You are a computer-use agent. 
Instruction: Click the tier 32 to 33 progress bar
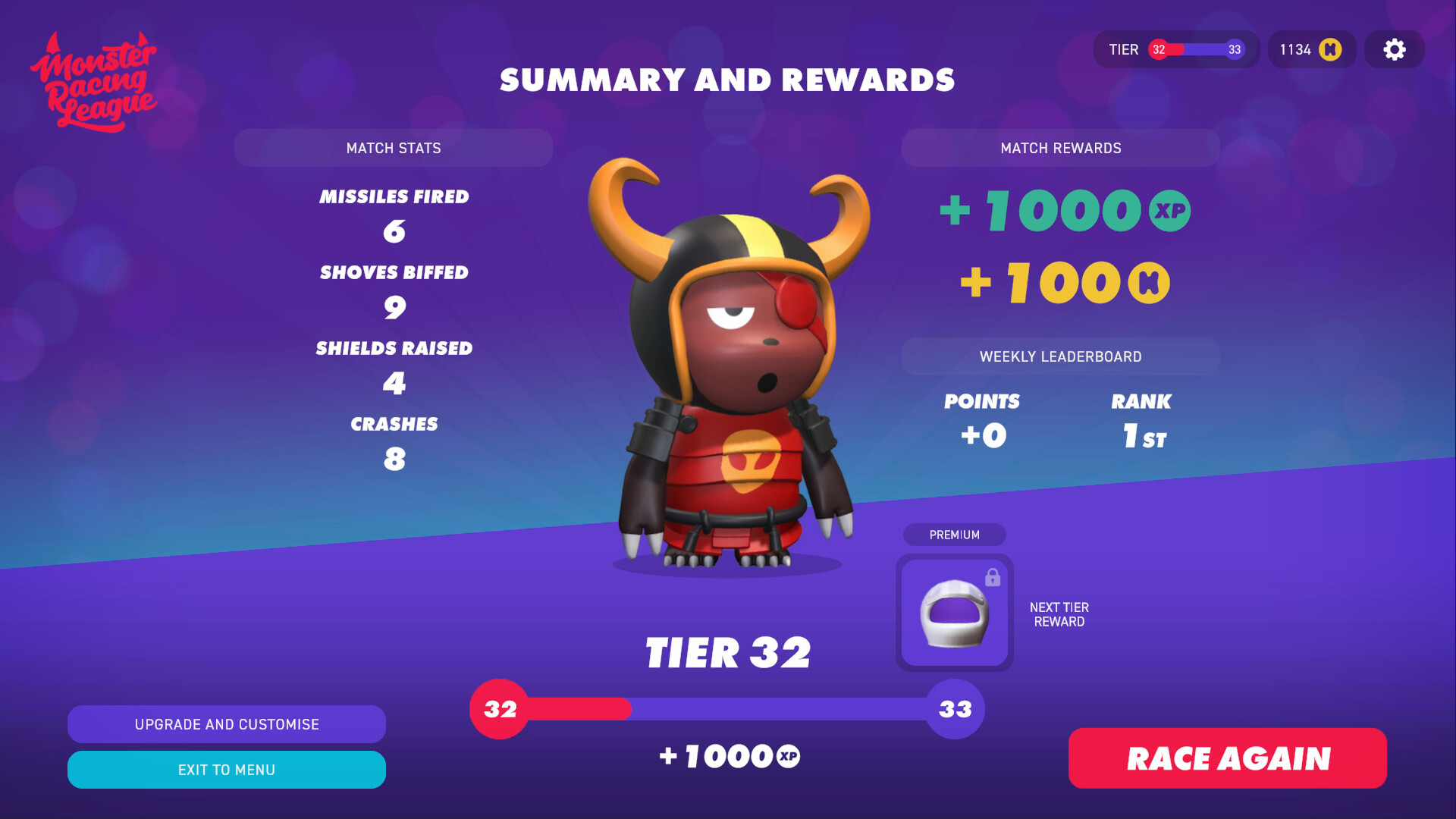(x=728, y=710)
